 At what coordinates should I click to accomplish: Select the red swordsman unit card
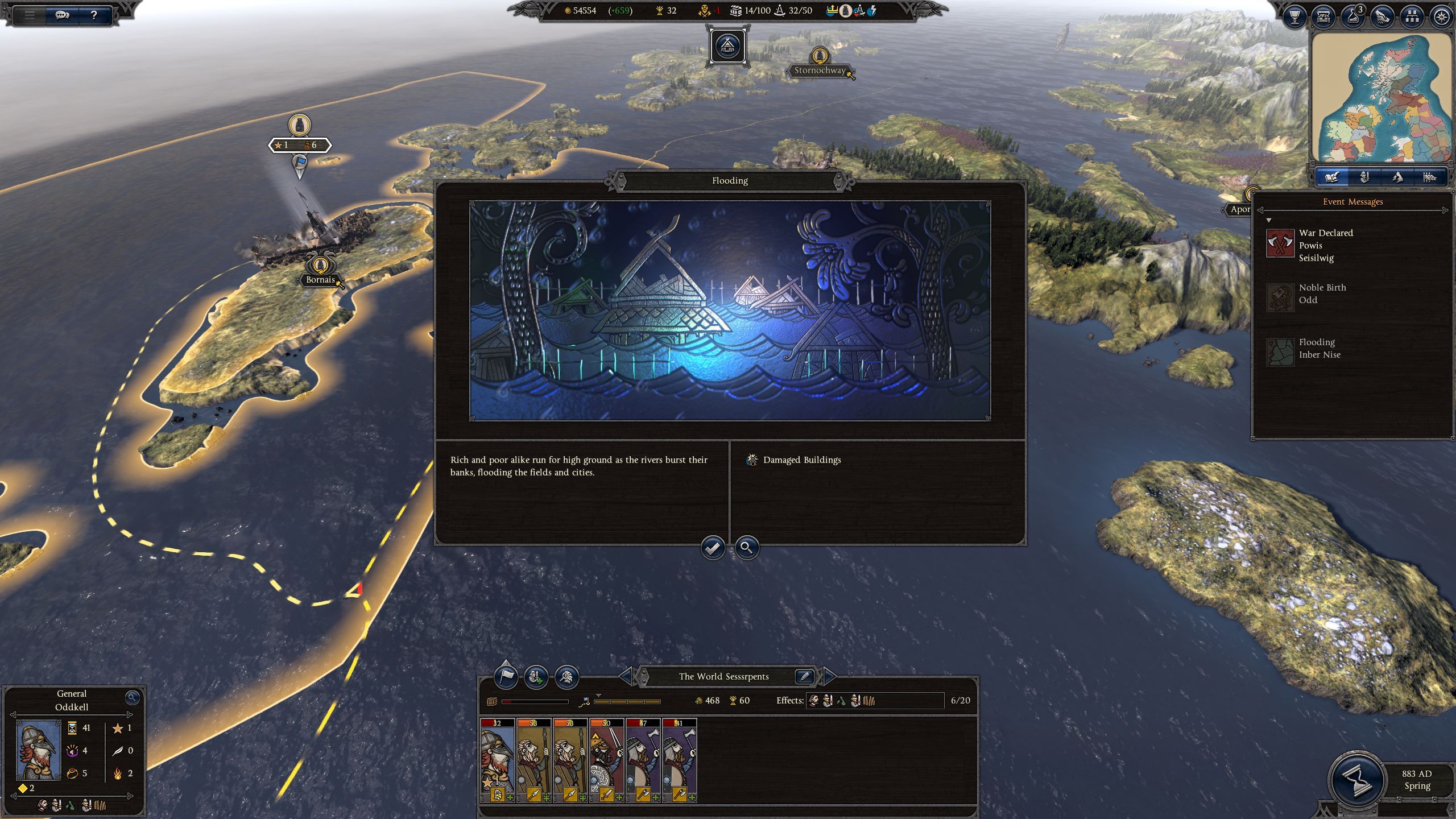[x=607, y=759]
